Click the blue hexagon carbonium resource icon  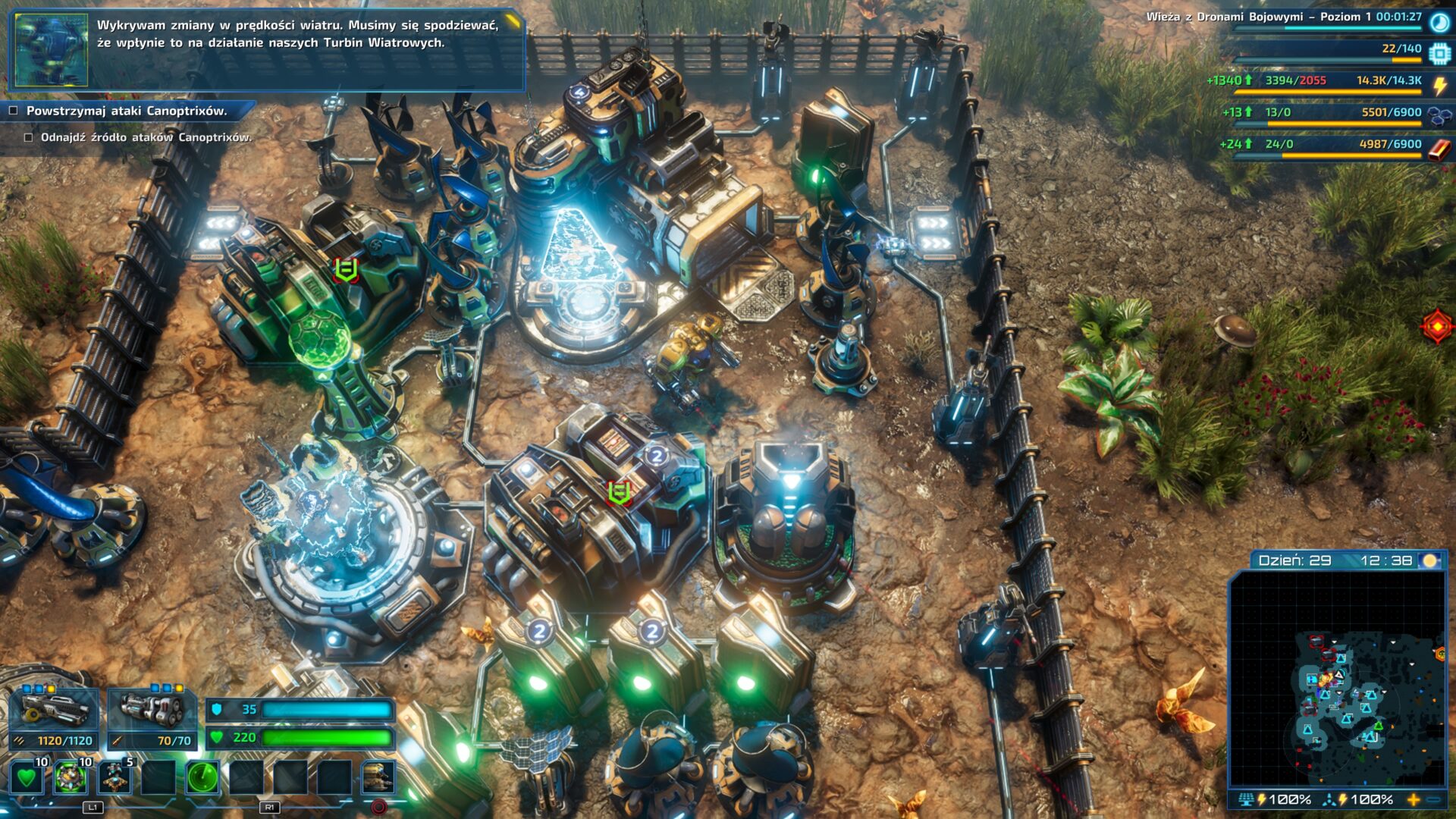pyautogui.click(x=1439, y=115)
